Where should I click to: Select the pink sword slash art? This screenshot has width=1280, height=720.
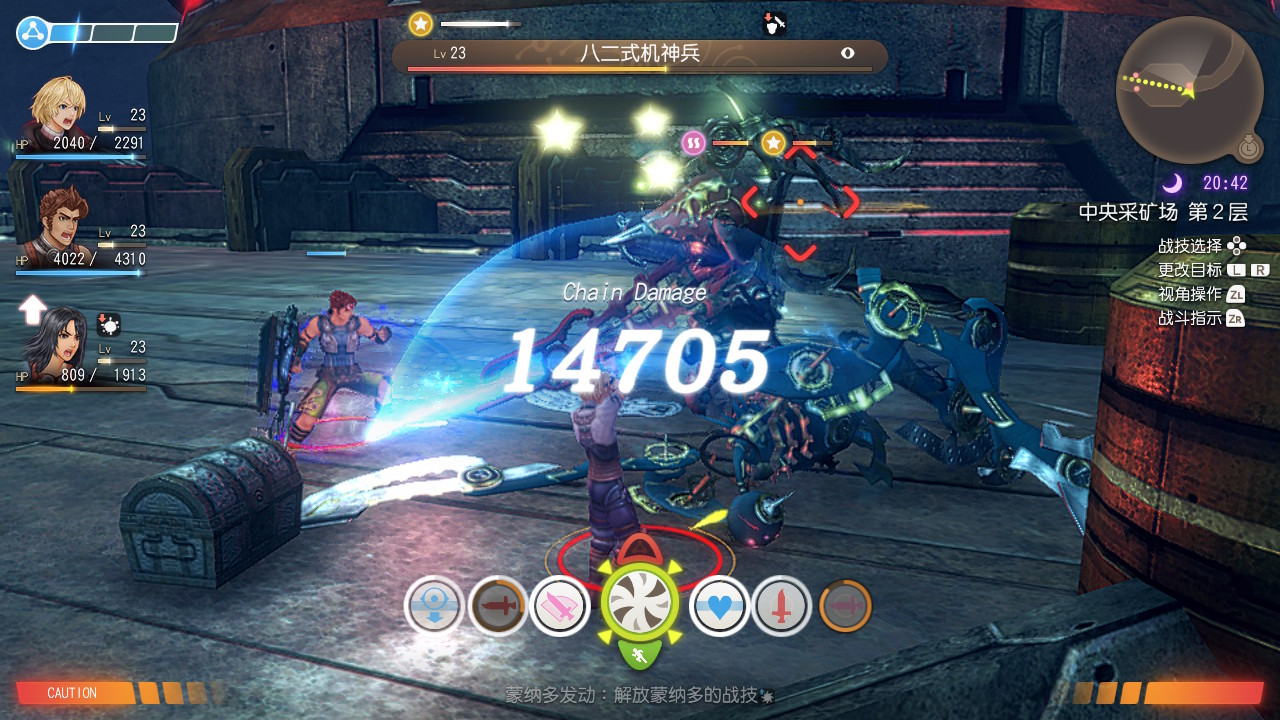click(x=559, y=607)
